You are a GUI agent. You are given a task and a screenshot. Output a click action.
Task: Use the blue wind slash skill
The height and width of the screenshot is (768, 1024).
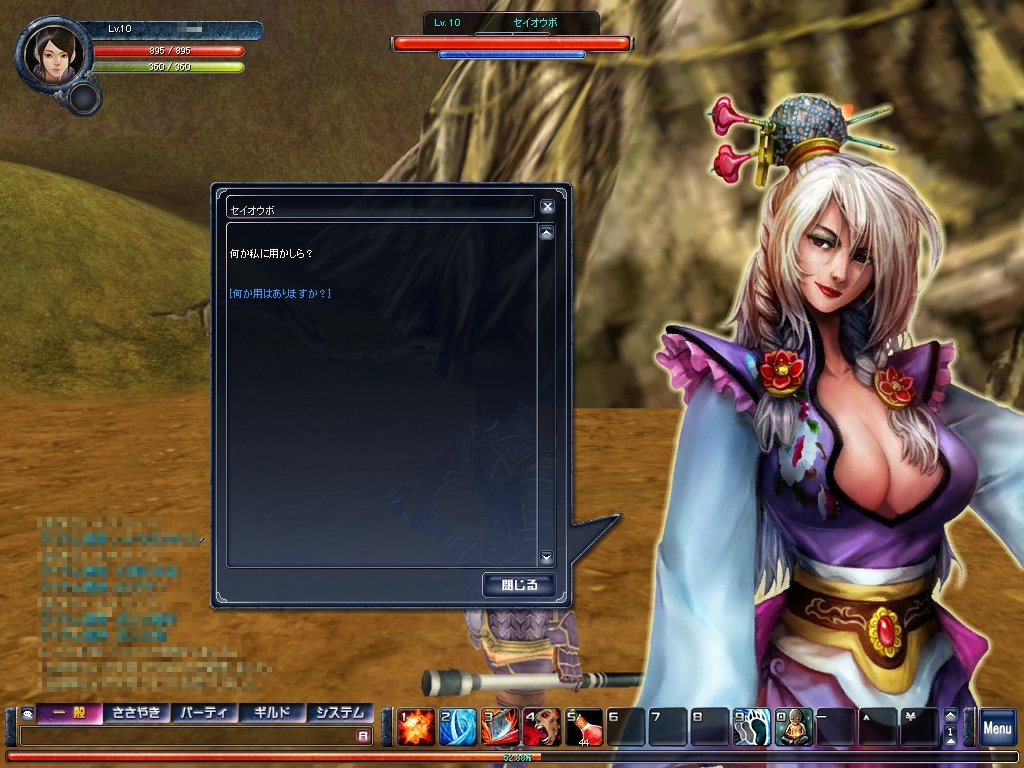point(457,727)
